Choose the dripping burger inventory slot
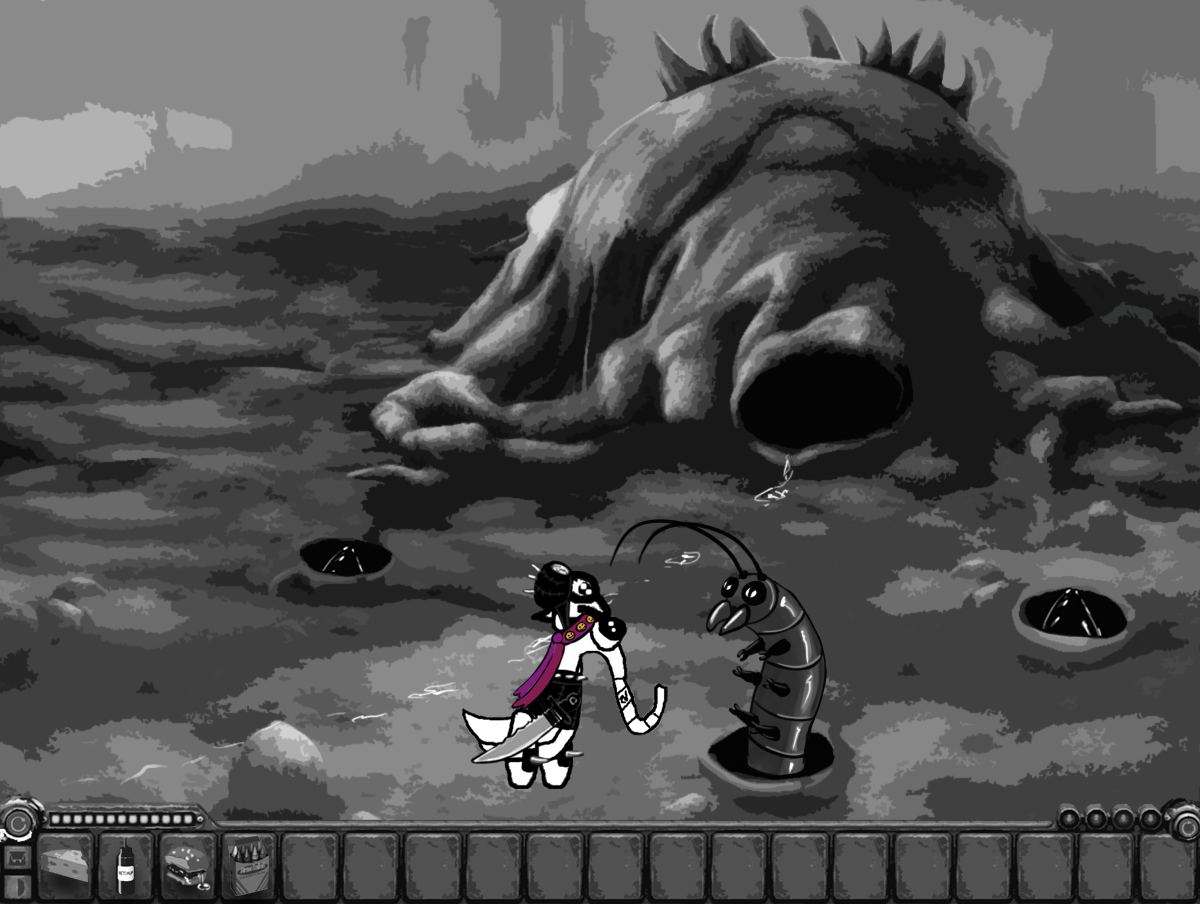 pos(188,864)
